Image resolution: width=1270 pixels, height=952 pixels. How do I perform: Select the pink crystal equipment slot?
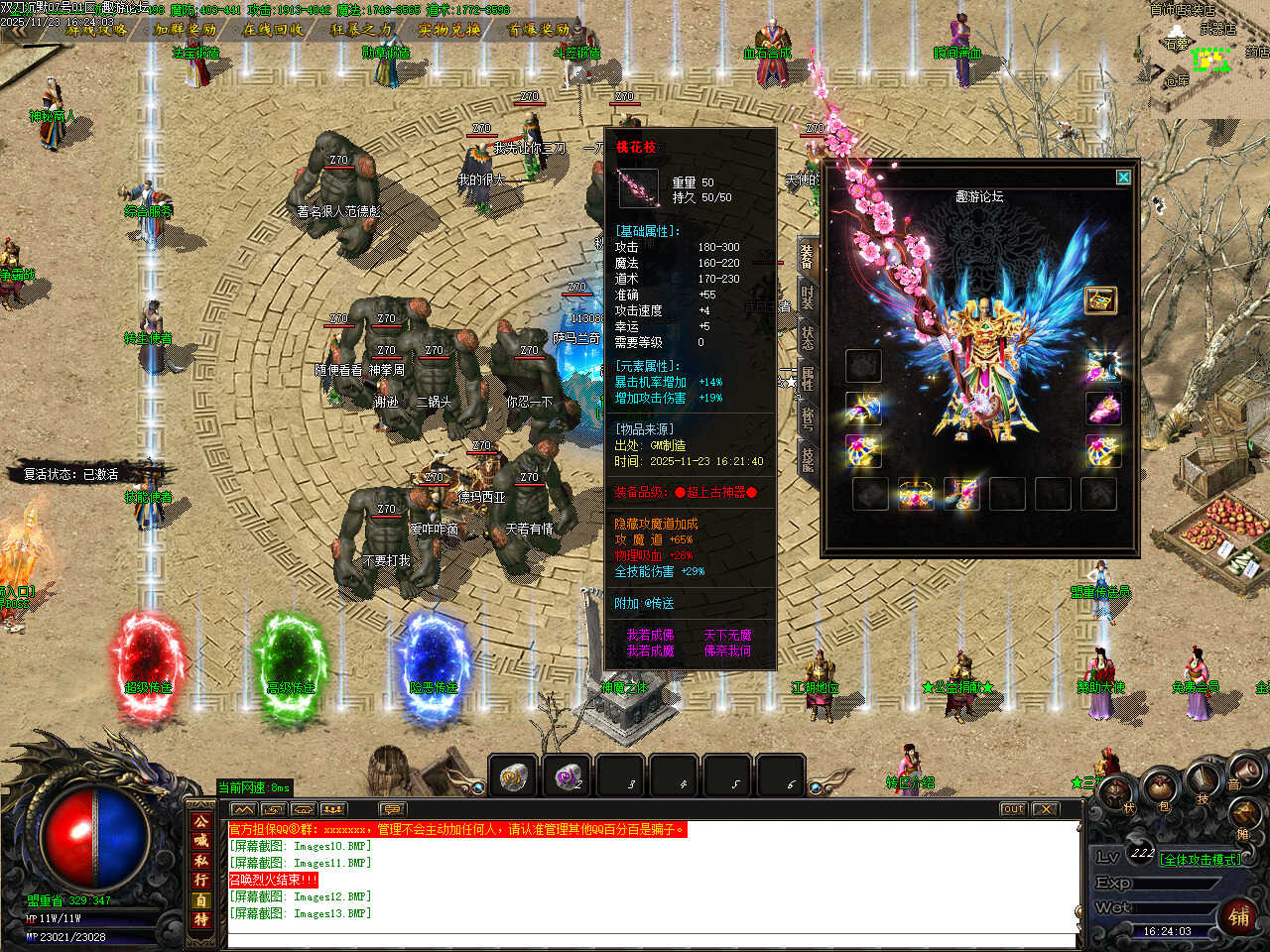click(x=1102, y=408)
